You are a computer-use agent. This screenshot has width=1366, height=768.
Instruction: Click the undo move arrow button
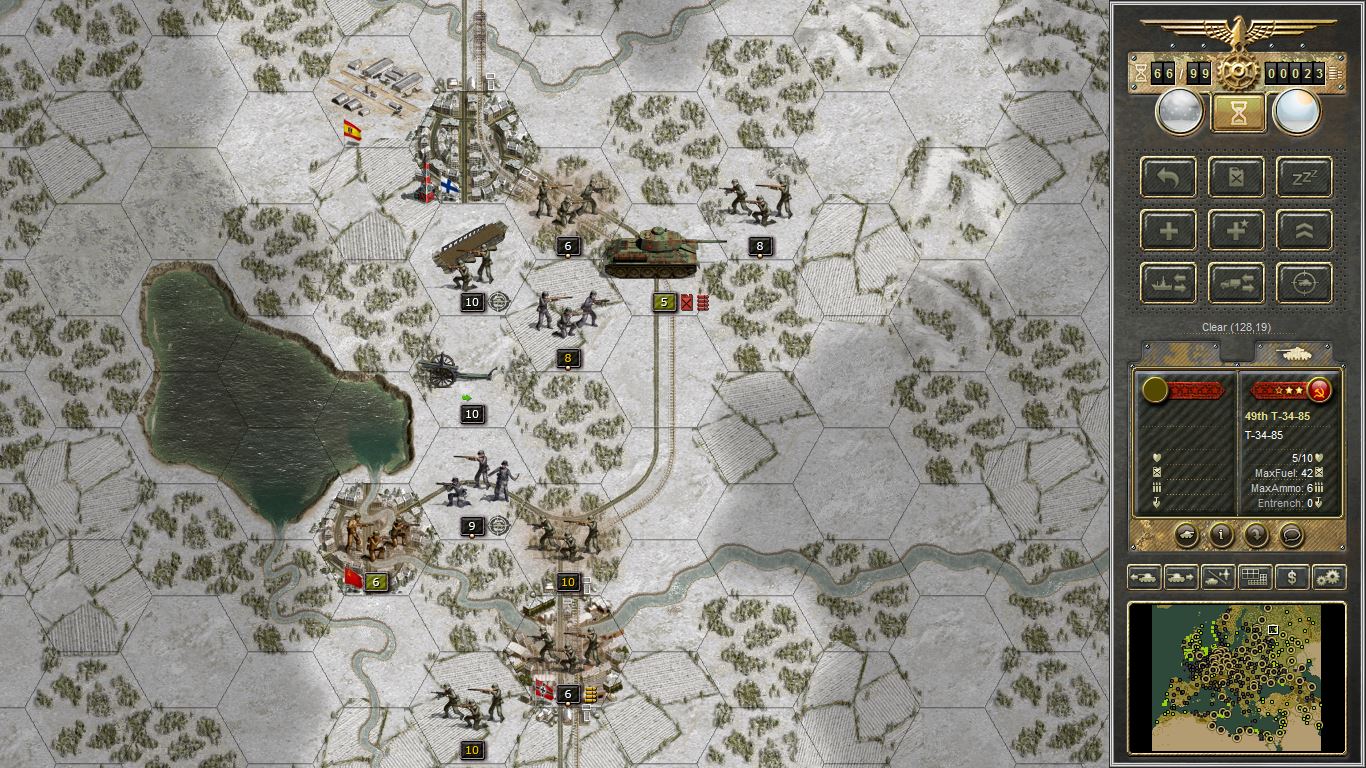coord(1168,177)
